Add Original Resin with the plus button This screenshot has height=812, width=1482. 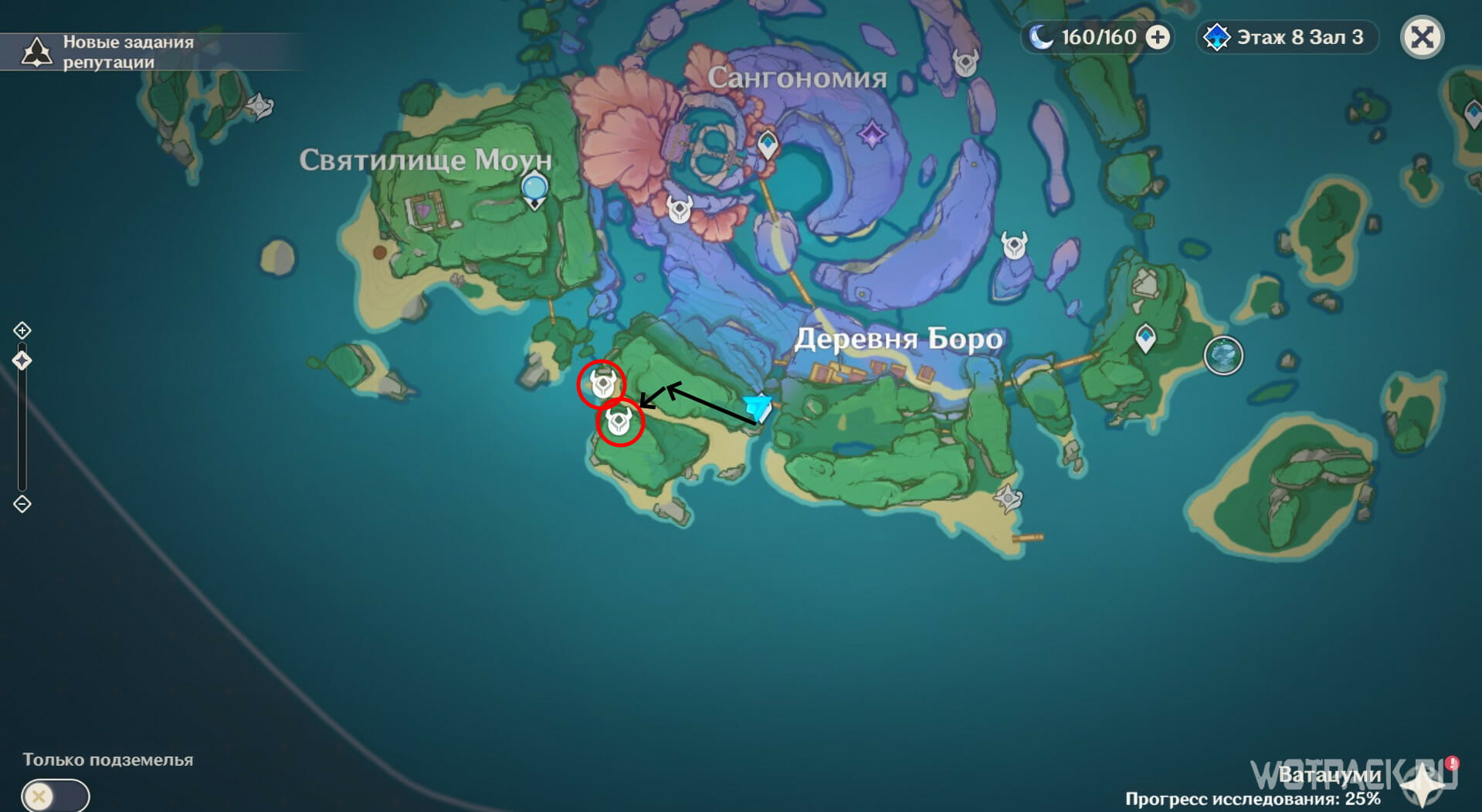coord(1157,37)
